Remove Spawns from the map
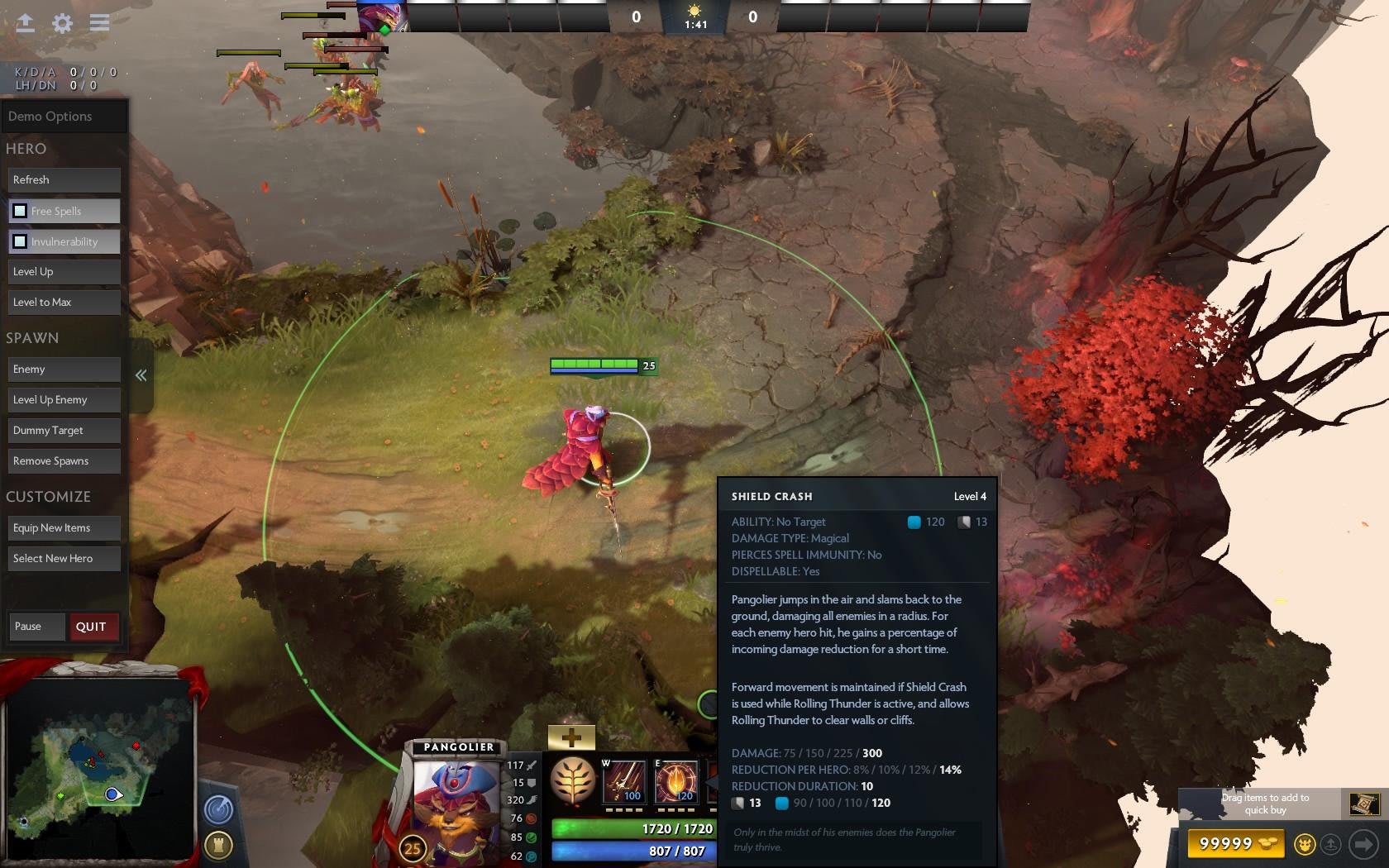Viewport: 1389px width, 868px height. pyautogui.click(x=64, y=461)
